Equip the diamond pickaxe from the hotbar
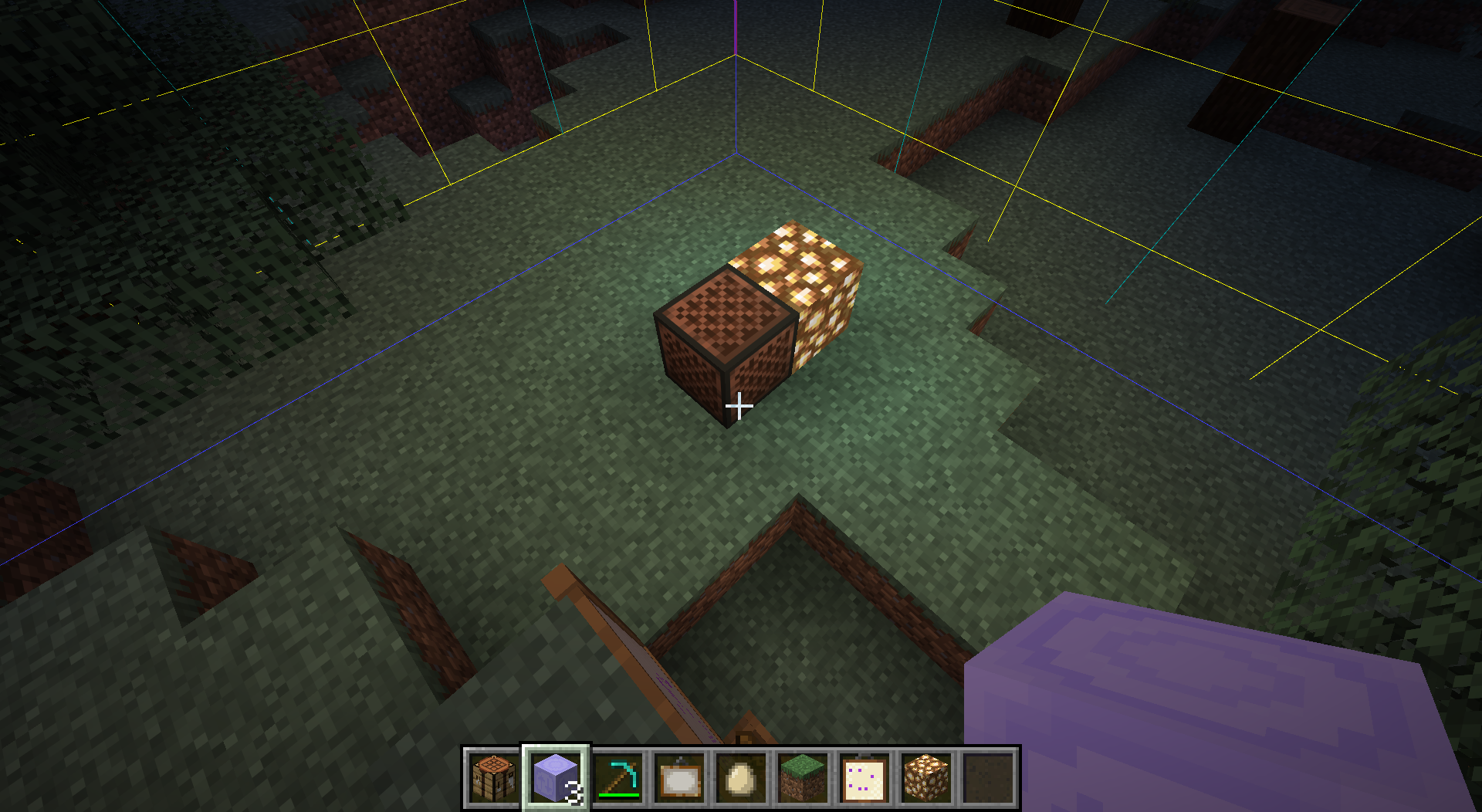The image size is (1482, 812). click(x=617, y=777)
